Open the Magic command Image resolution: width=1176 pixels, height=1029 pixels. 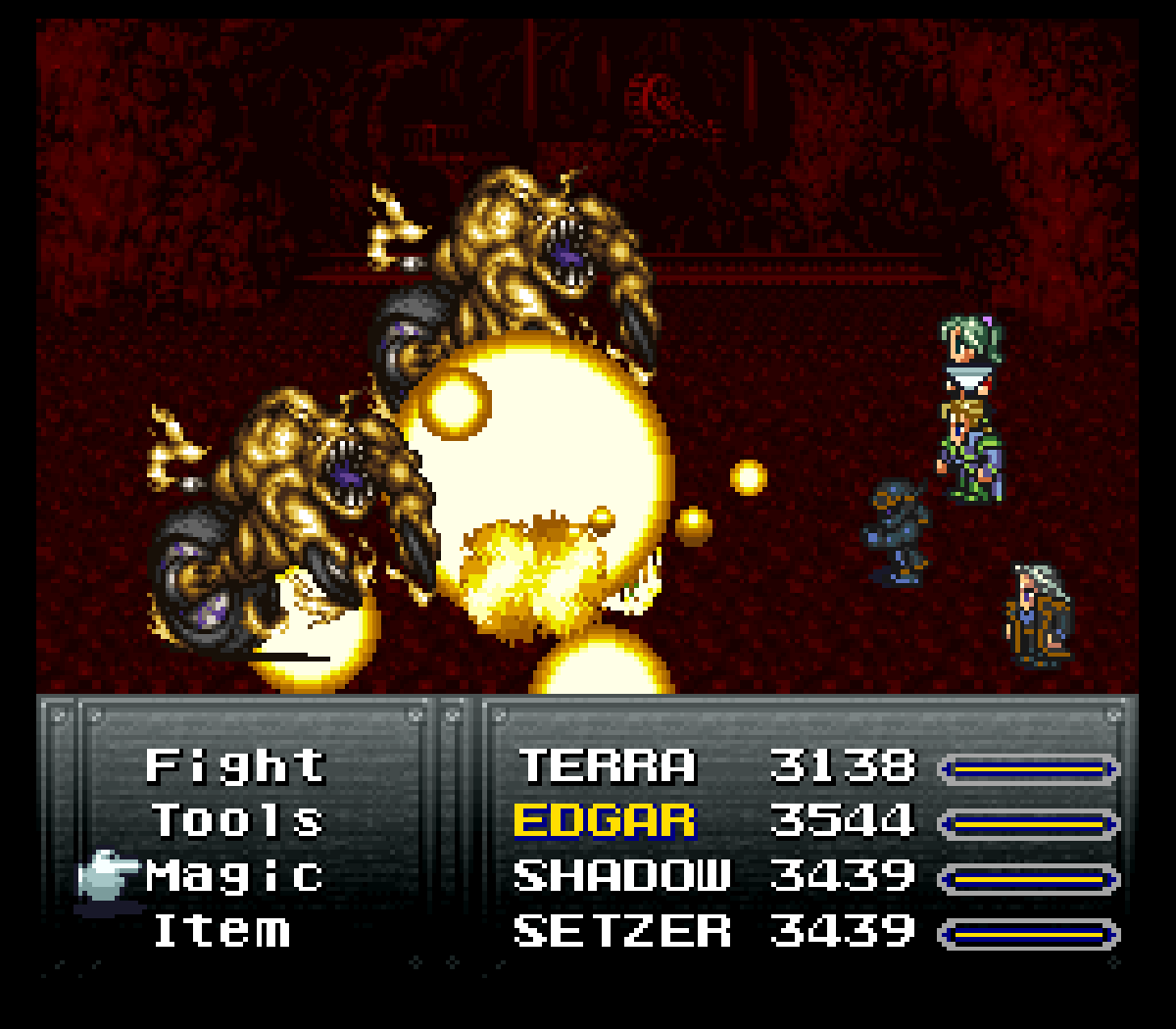(235, 876)
